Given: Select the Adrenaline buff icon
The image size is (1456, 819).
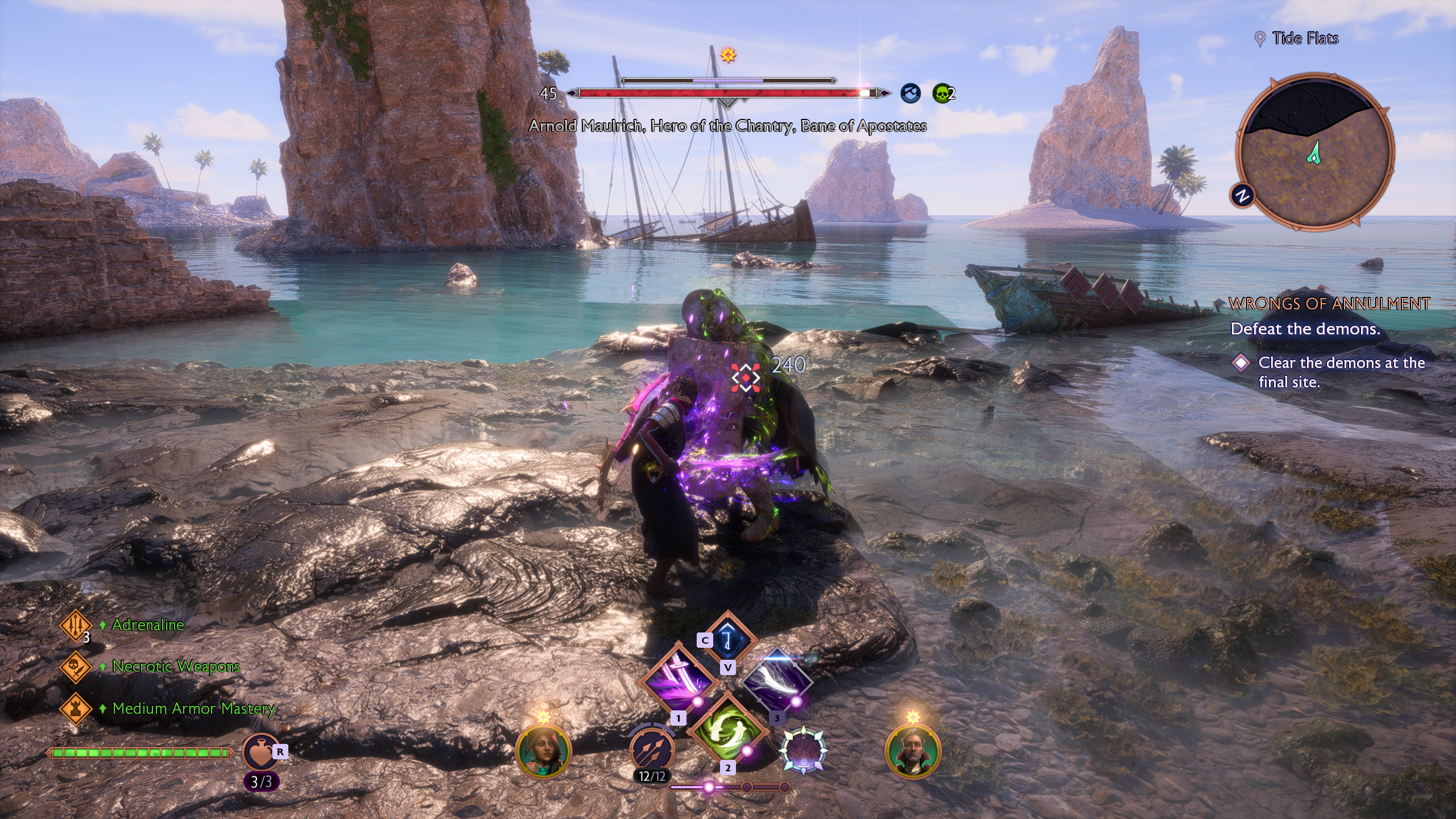Looking at the screenshot, I should (x=75, y=625).
